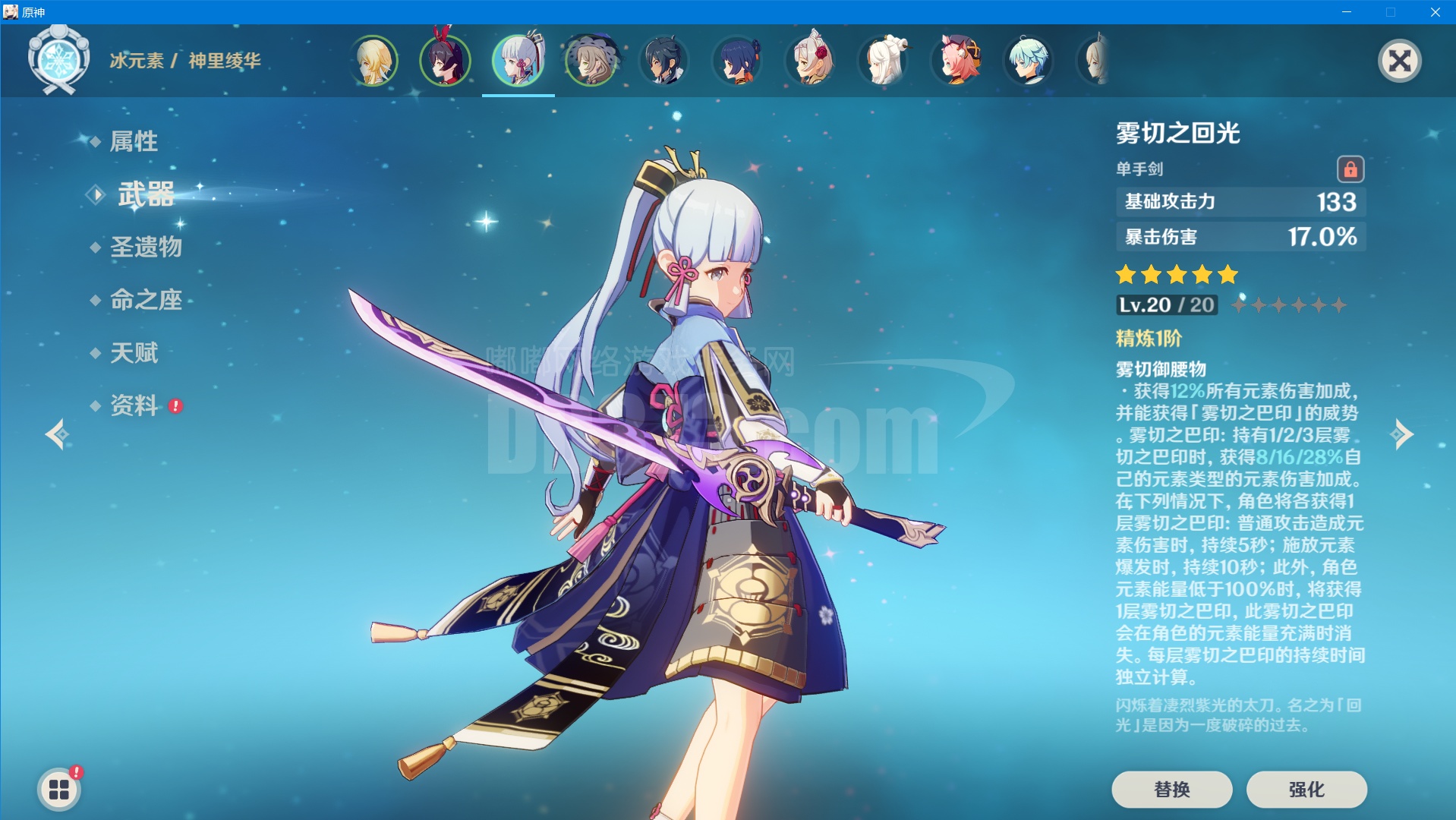Image resolution: width=1456 pixels, height=820 pixels.
Task: Open the 天赋 talents page
Action: coord(134,352)
